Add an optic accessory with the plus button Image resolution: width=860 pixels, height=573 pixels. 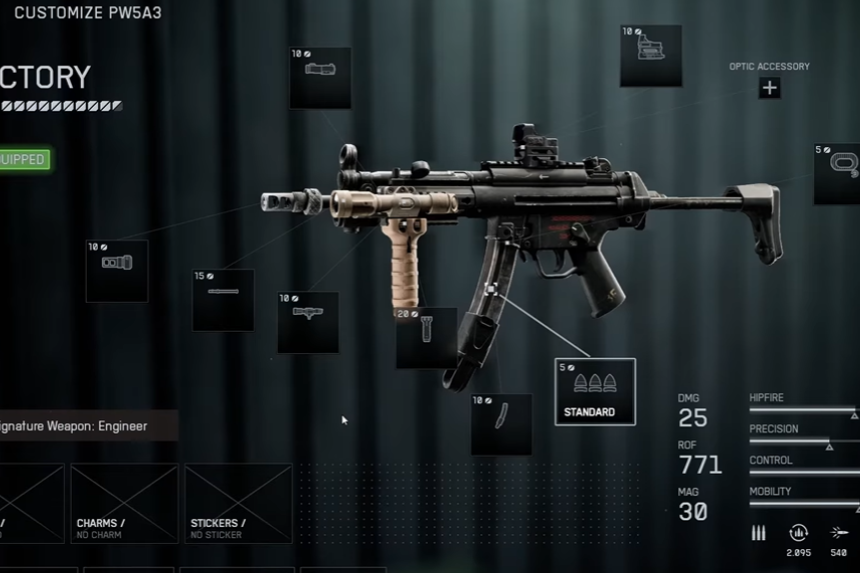(x=769, y=88)
